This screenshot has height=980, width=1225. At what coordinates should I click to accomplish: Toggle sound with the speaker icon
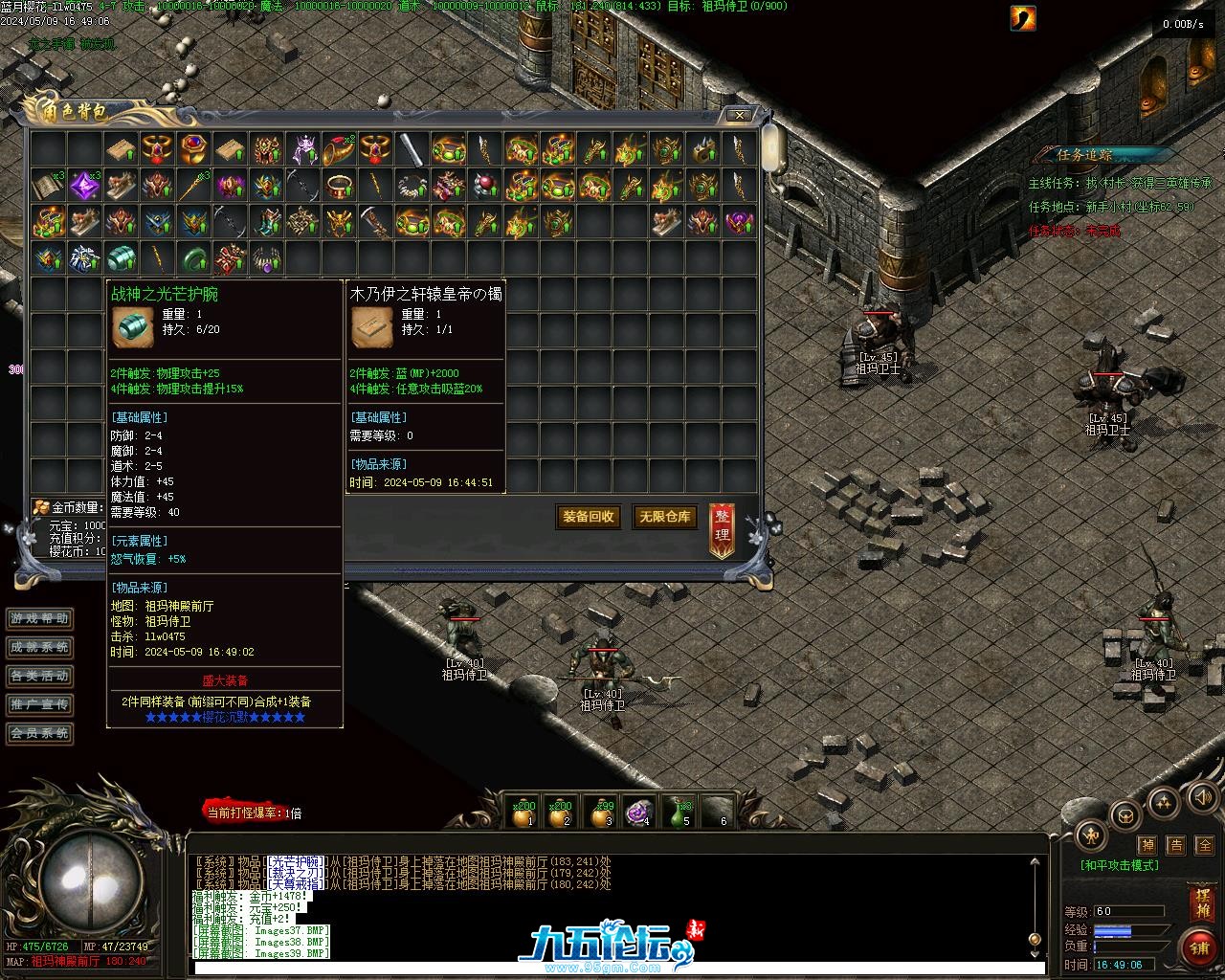1201,797
